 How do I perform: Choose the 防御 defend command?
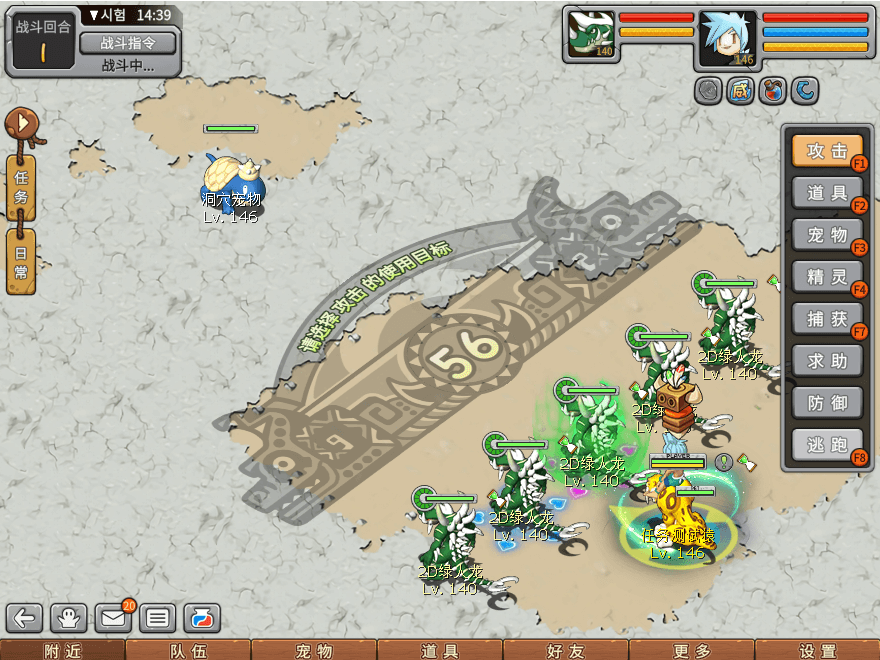(x=827, y=403)
